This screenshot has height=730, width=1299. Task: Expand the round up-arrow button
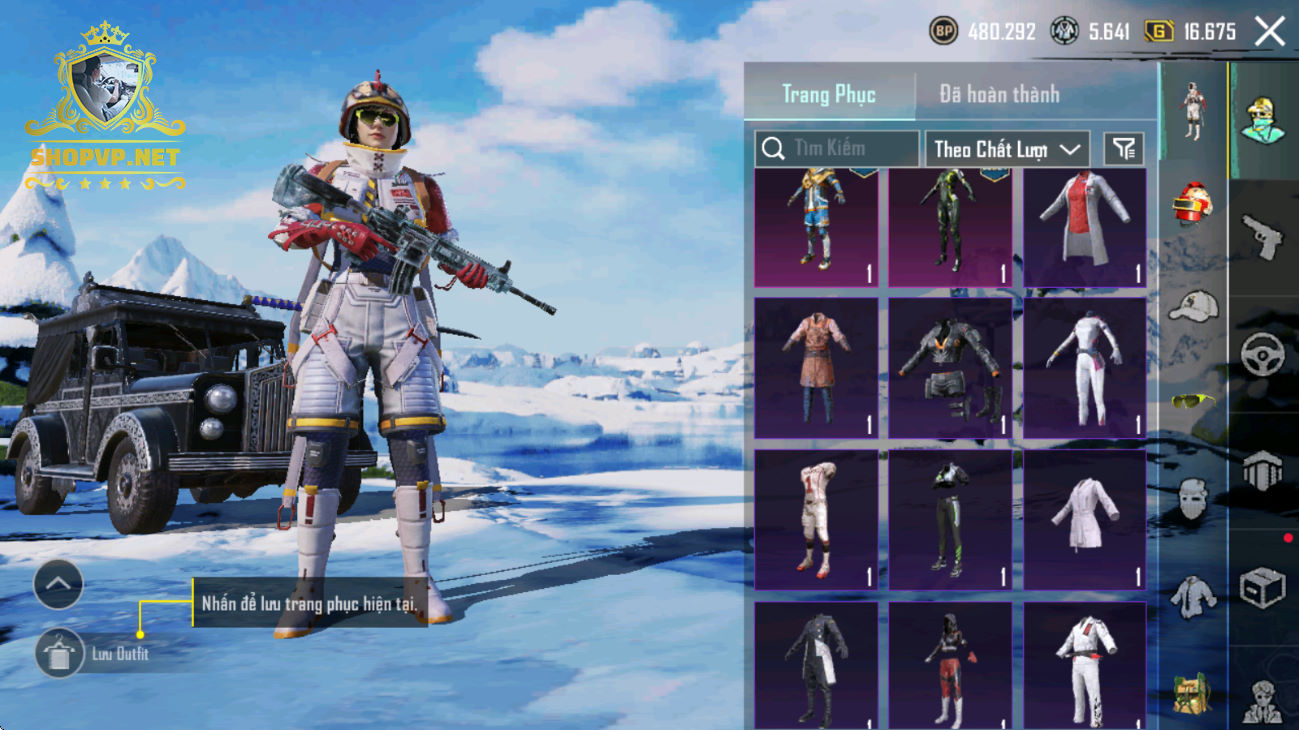click(x=58, y=585)
